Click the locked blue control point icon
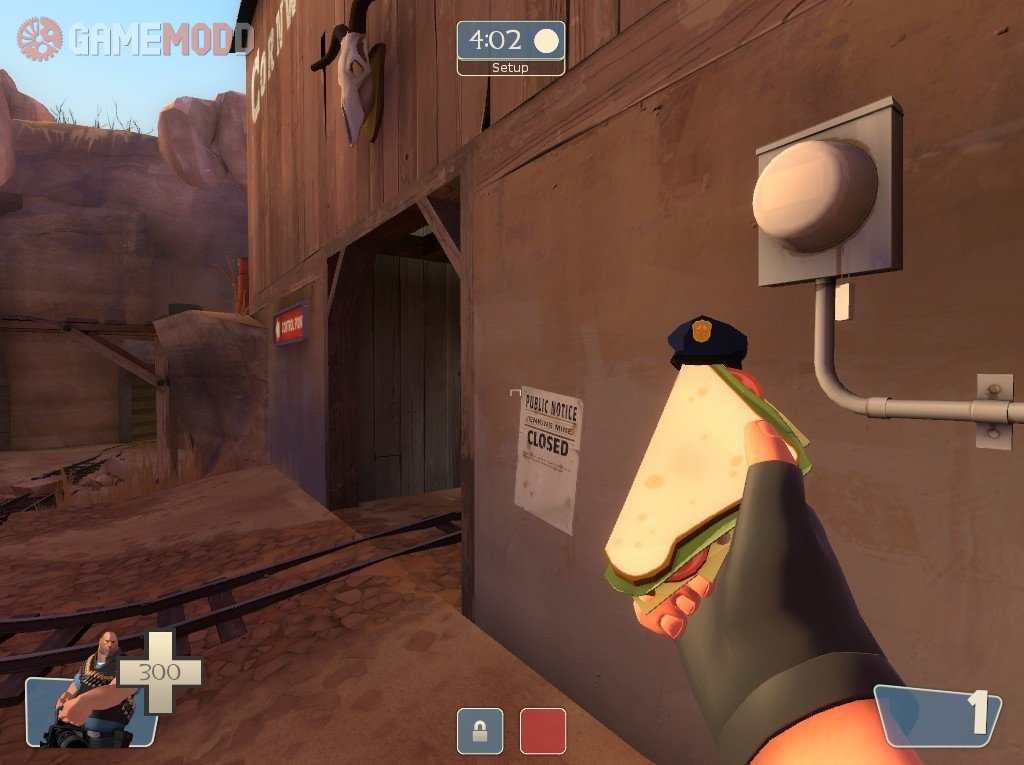The image size is (1024, 765). coord(480,730)
